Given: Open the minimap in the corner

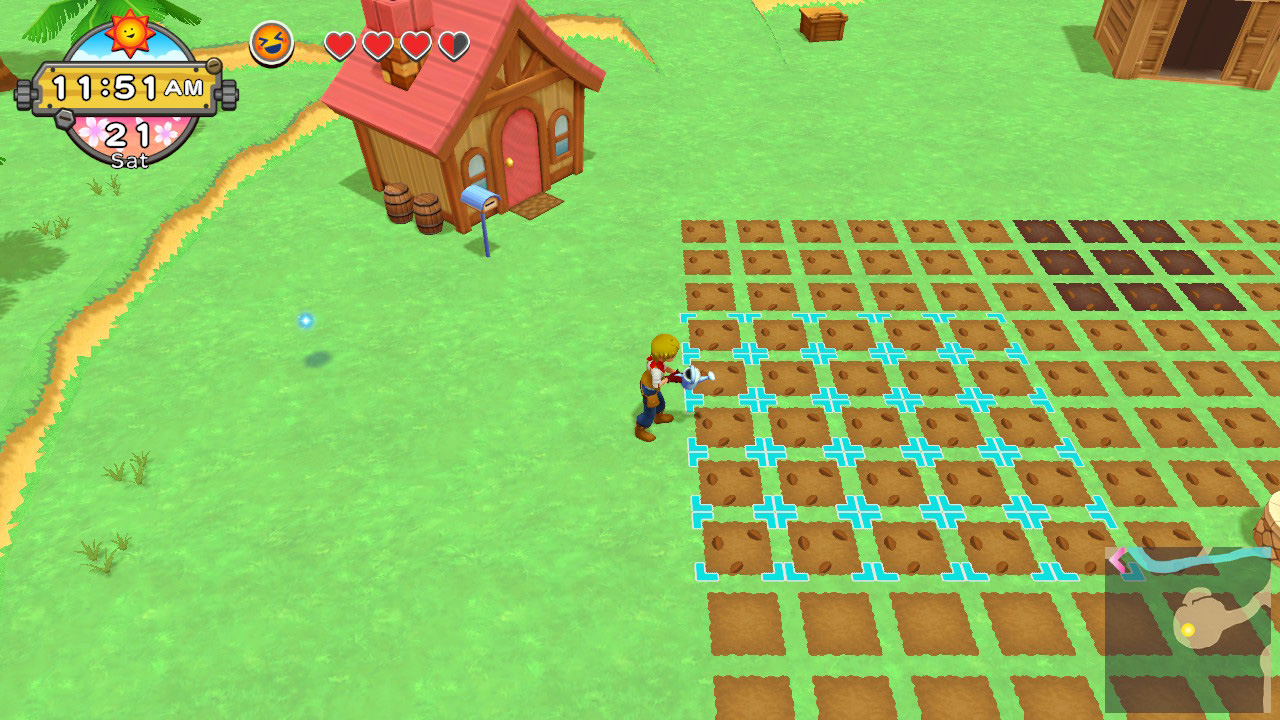Looking at the screenshot, I should tap(1190, 630).
